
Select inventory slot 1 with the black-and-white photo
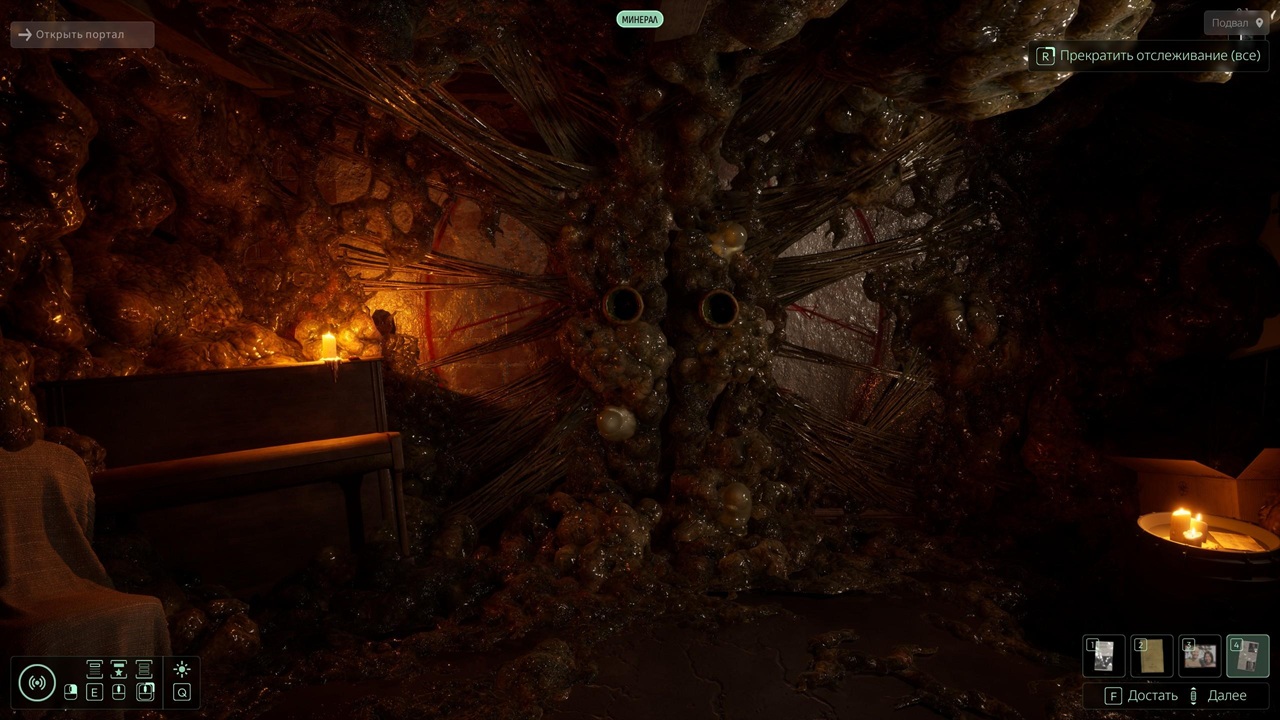point(1104,656)
